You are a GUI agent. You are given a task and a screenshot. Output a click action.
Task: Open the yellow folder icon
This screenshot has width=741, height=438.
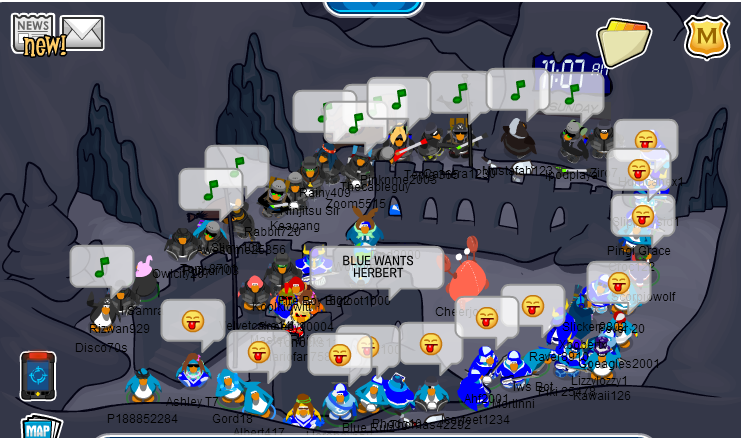[x=624, y=42]
